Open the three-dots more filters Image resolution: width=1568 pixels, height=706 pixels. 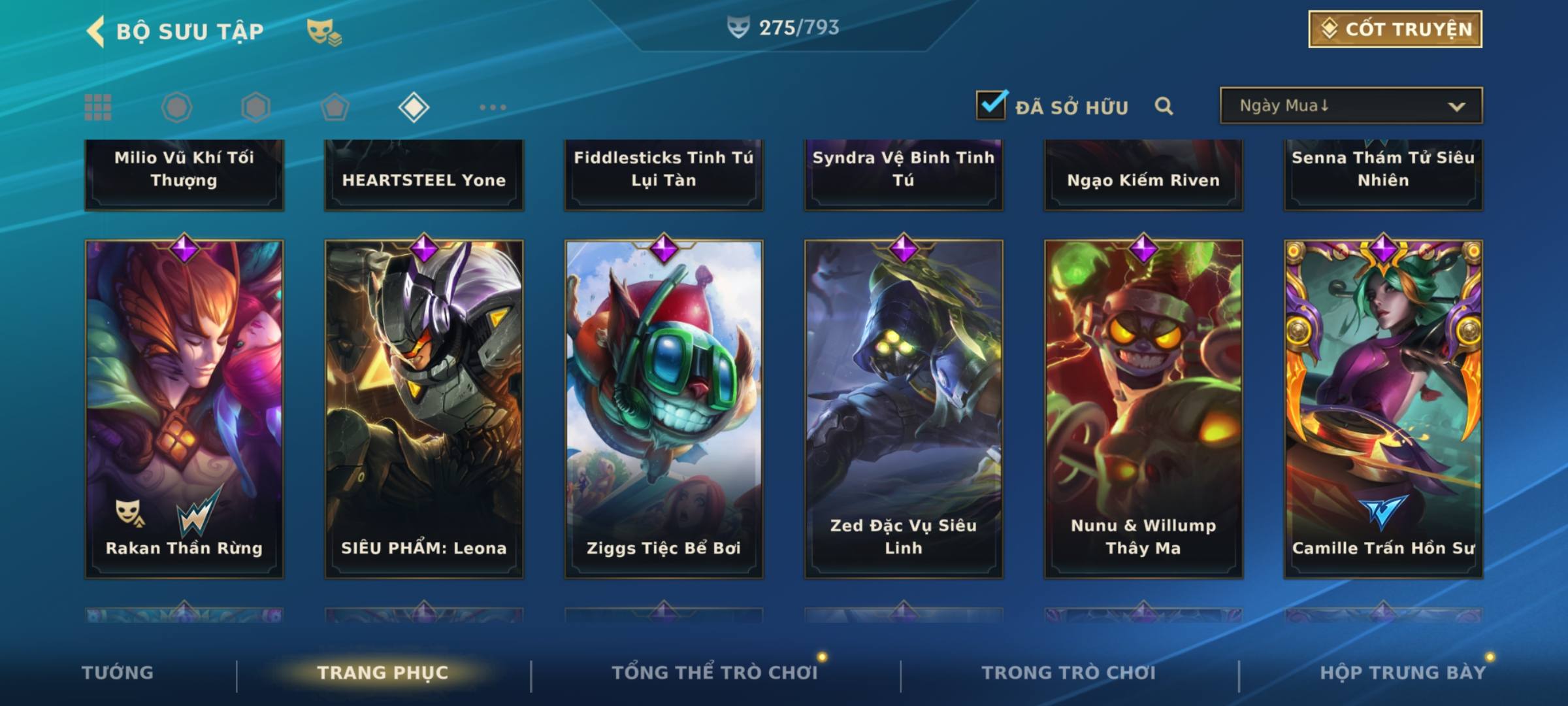point(493,107)
